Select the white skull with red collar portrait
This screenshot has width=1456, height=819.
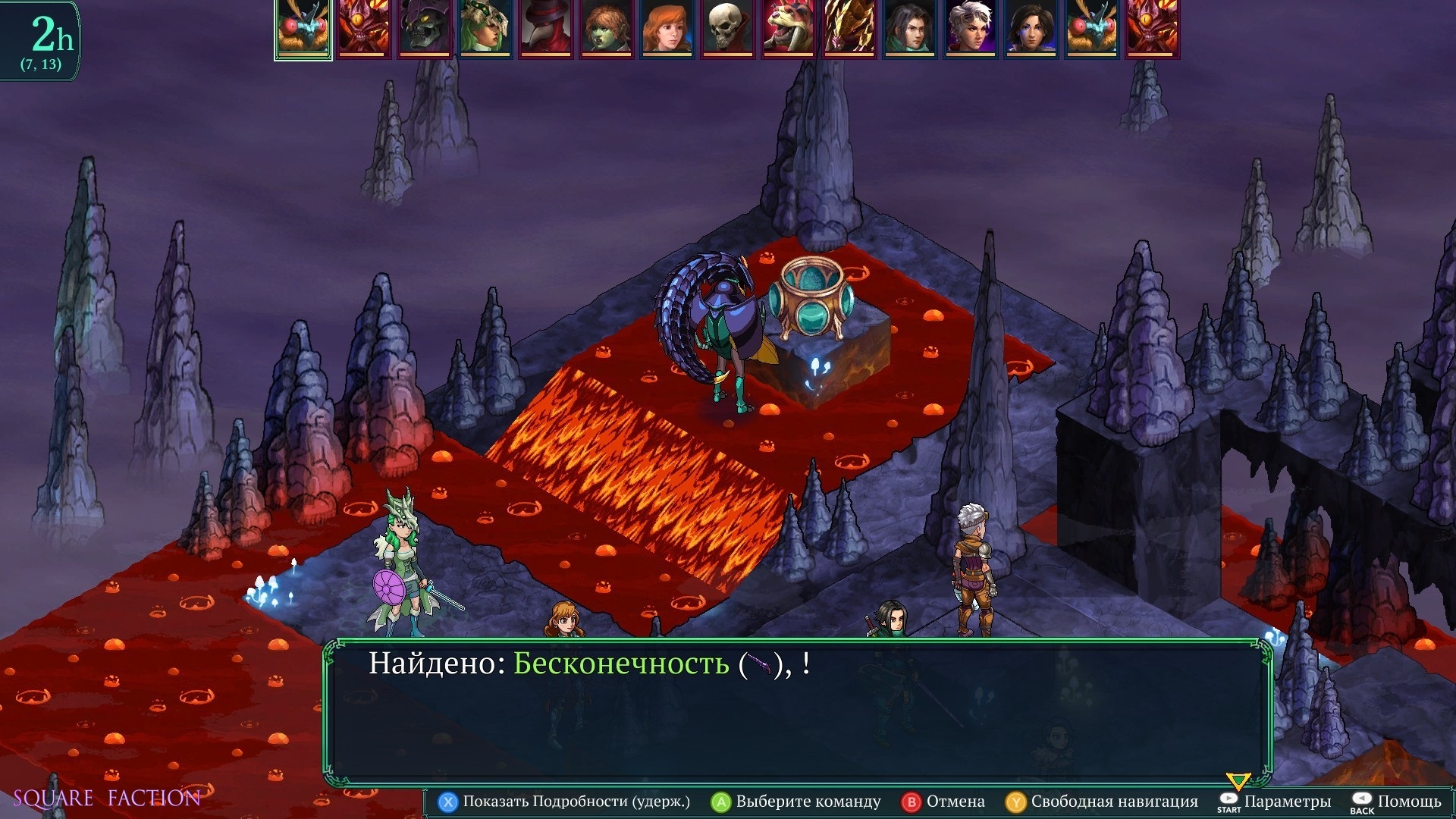pos(728,29)
